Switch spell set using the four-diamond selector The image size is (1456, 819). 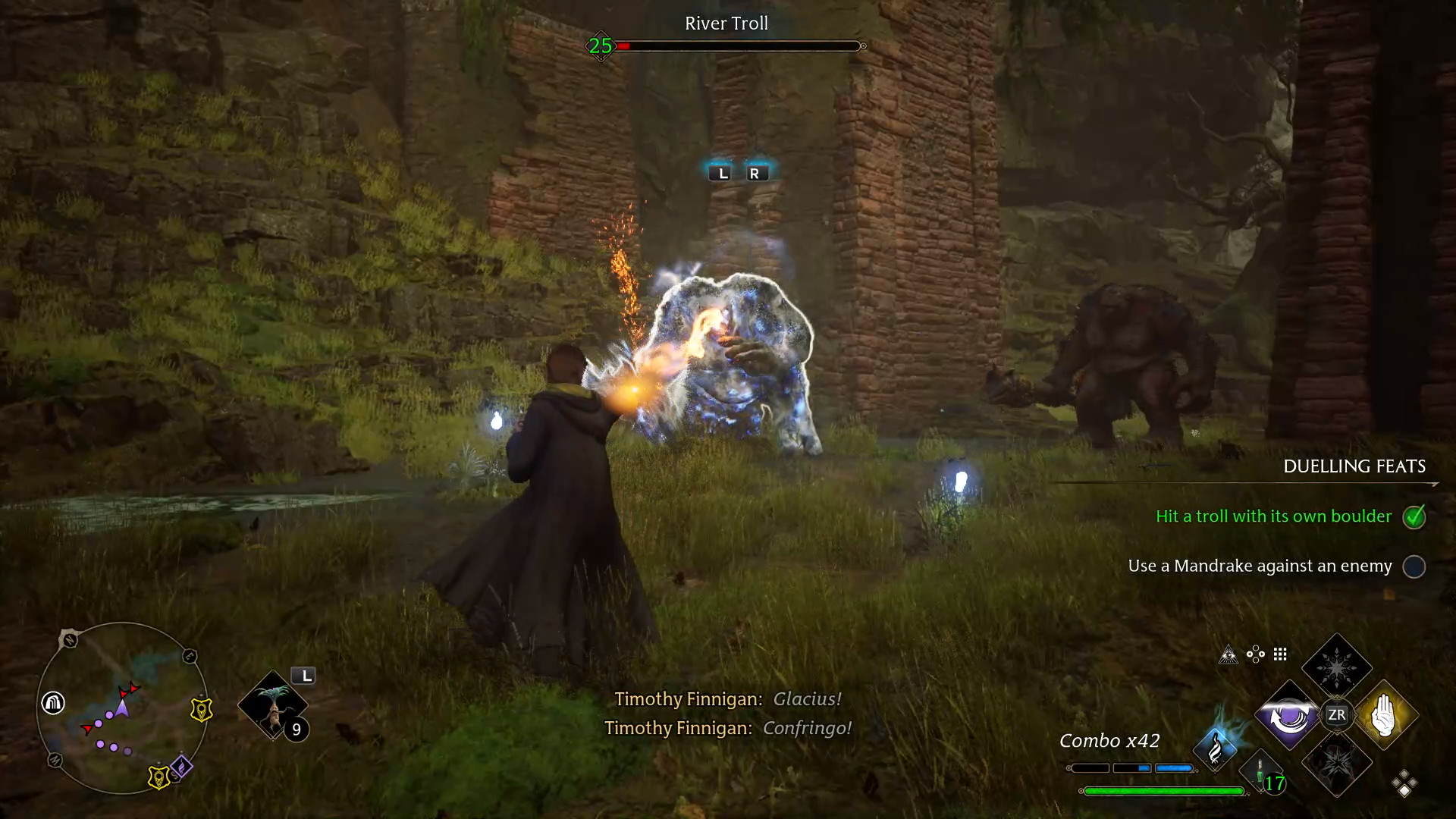(x=1404, y=783)
